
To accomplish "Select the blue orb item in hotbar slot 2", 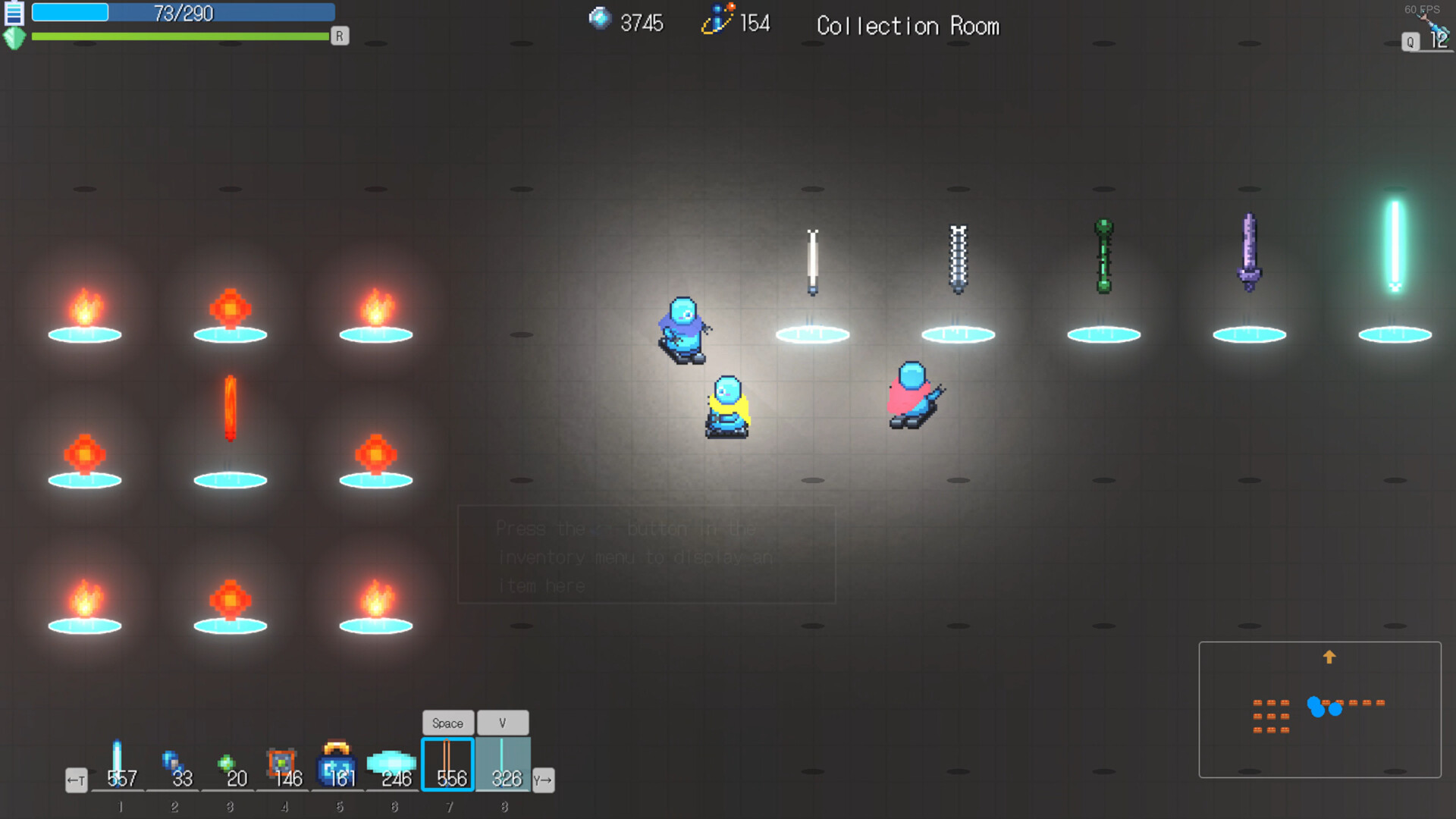I will [174, 762].
